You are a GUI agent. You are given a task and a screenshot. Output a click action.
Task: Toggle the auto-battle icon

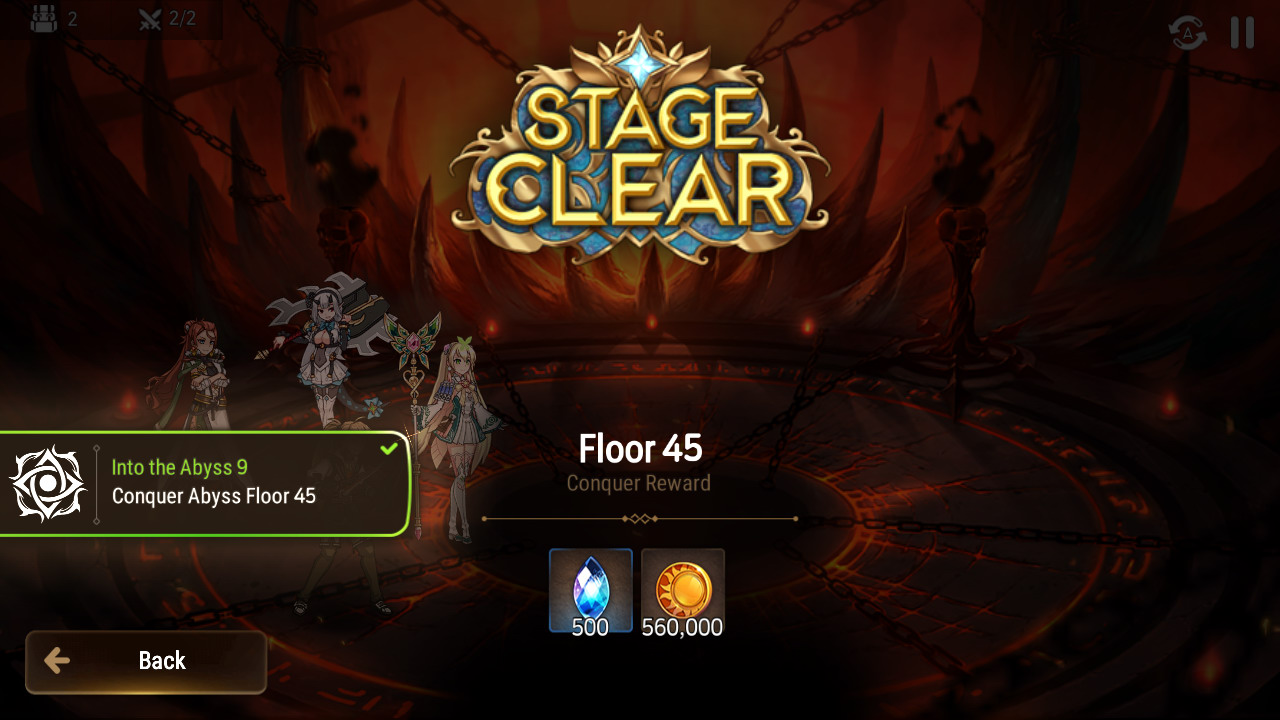(x=1187, y=33)
